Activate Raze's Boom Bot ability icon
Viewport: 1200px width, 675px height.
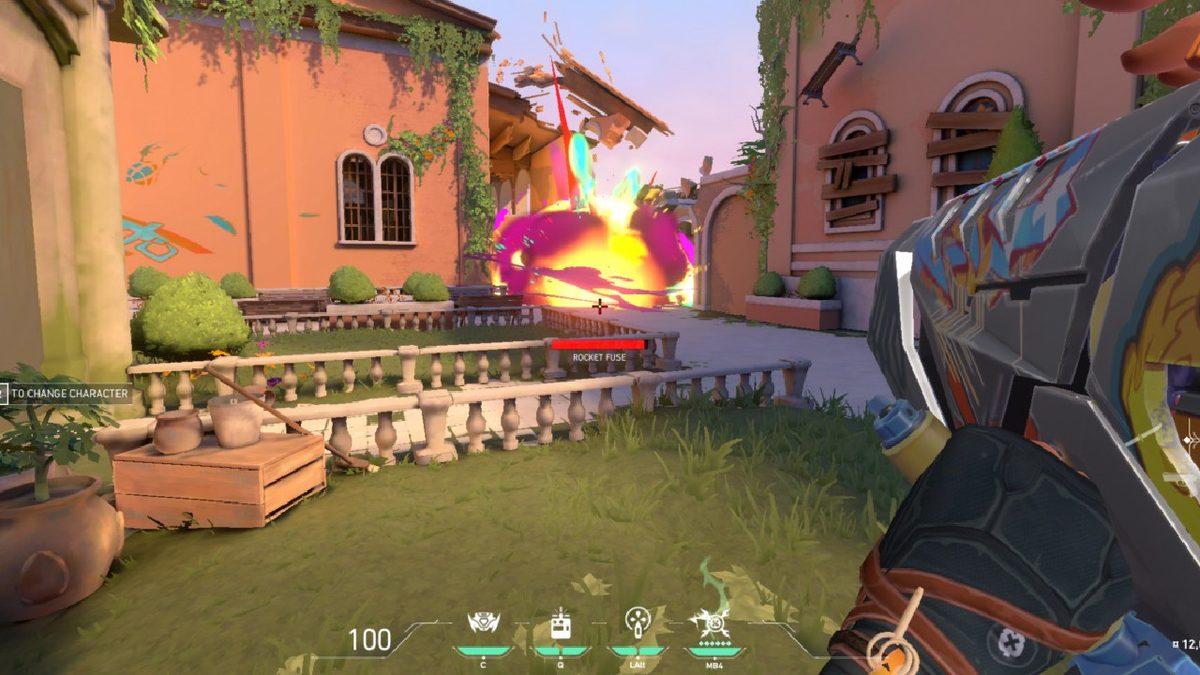pos(484,624)
